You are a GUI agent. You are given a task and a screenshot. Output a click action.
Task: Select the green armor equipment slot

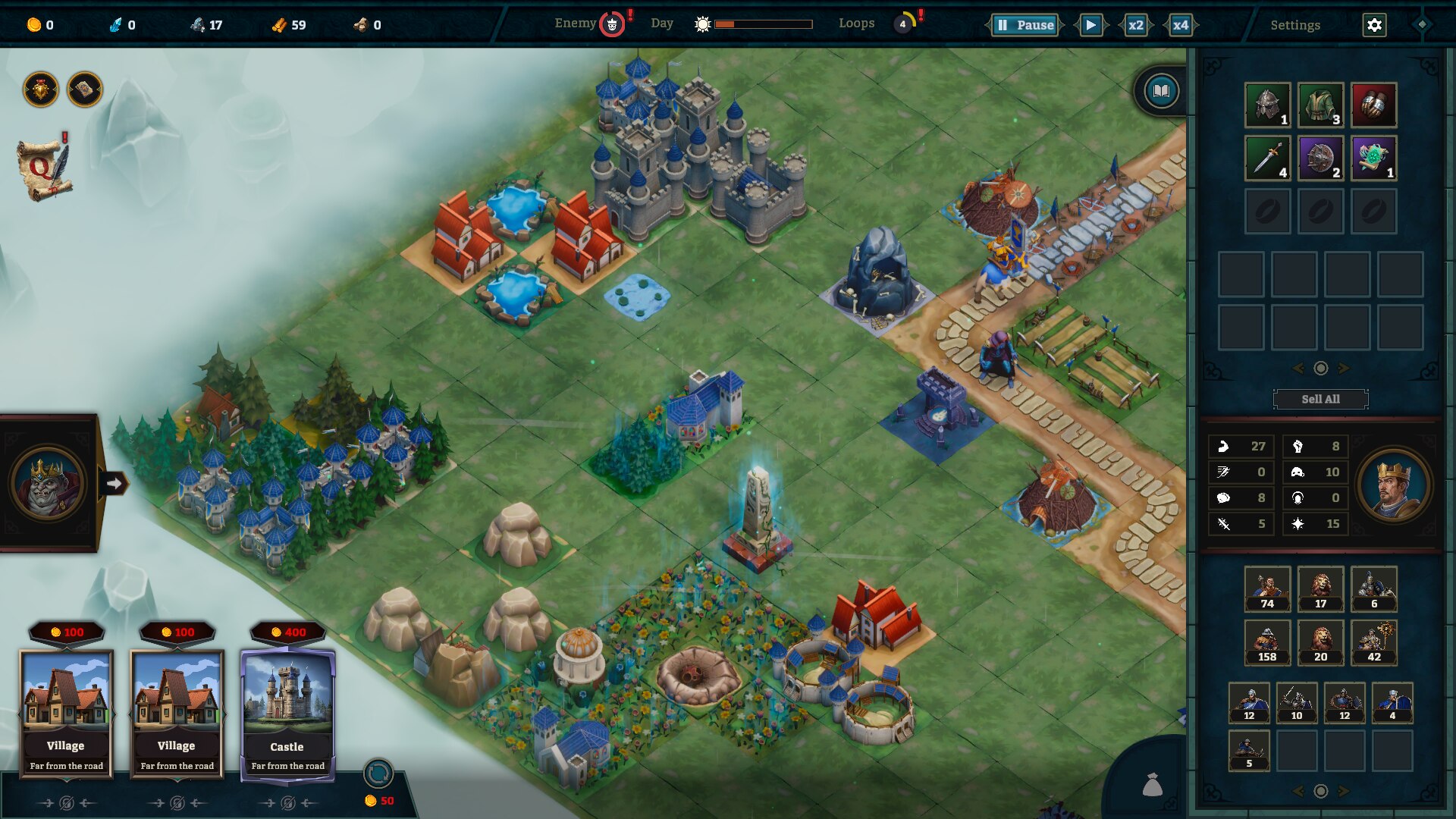click(x=1320, y=105)
